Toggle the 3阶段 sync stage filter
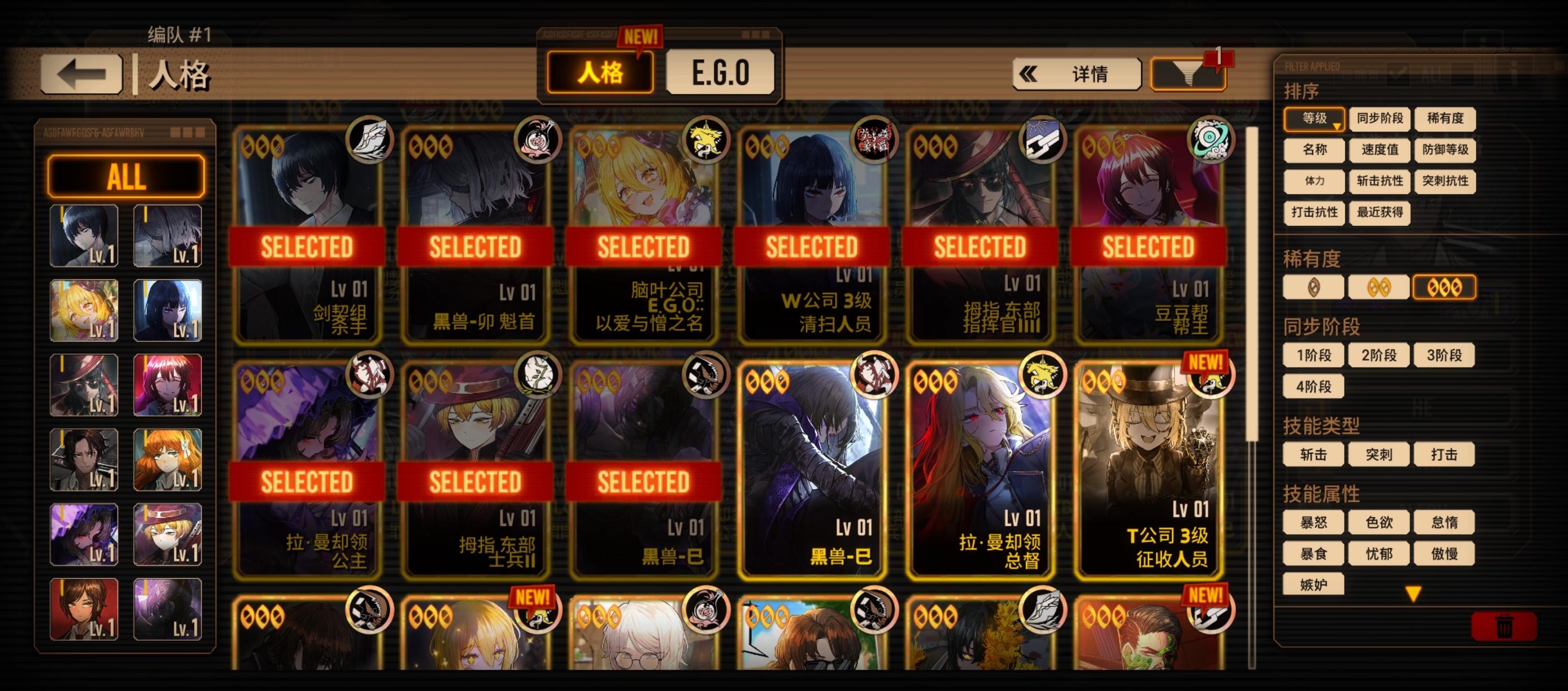Screen dimensions: 1568x691 (x=1444, y=355)
